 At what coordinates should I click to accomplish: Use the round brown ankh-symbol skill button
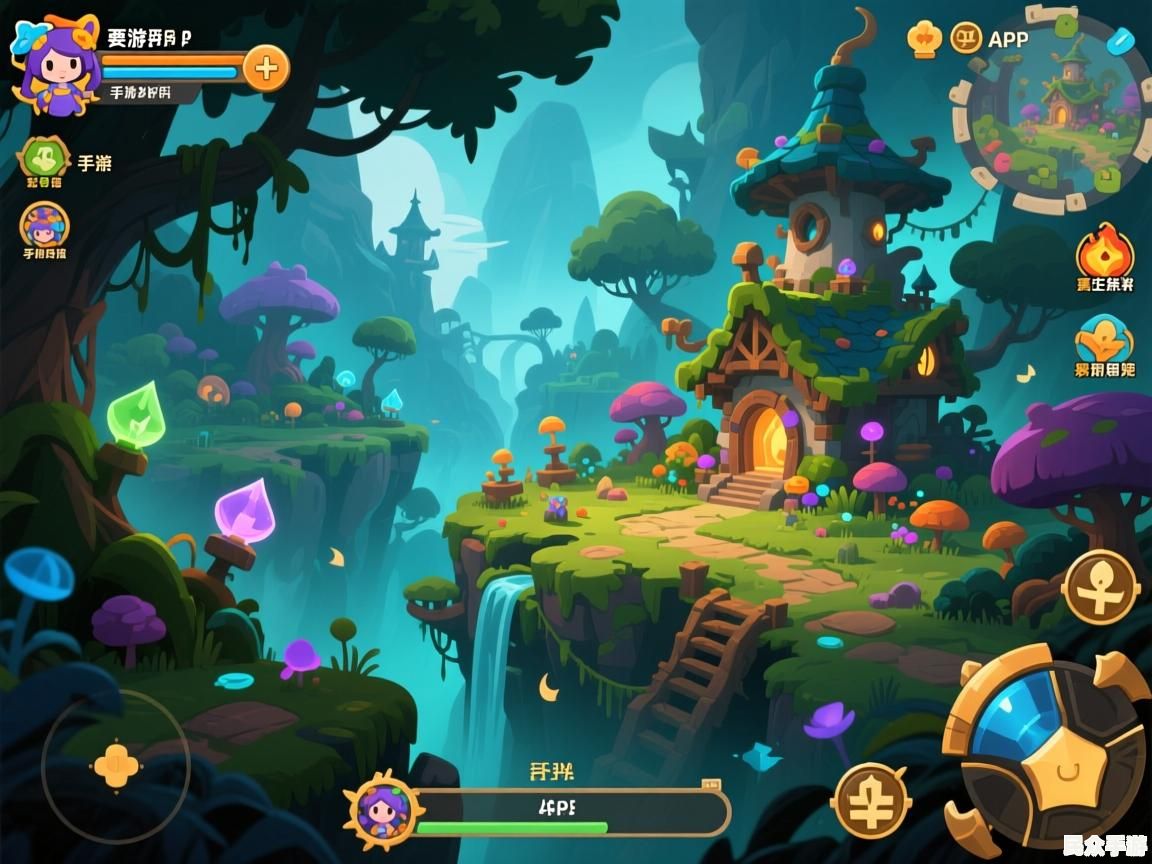point(1101,587)
